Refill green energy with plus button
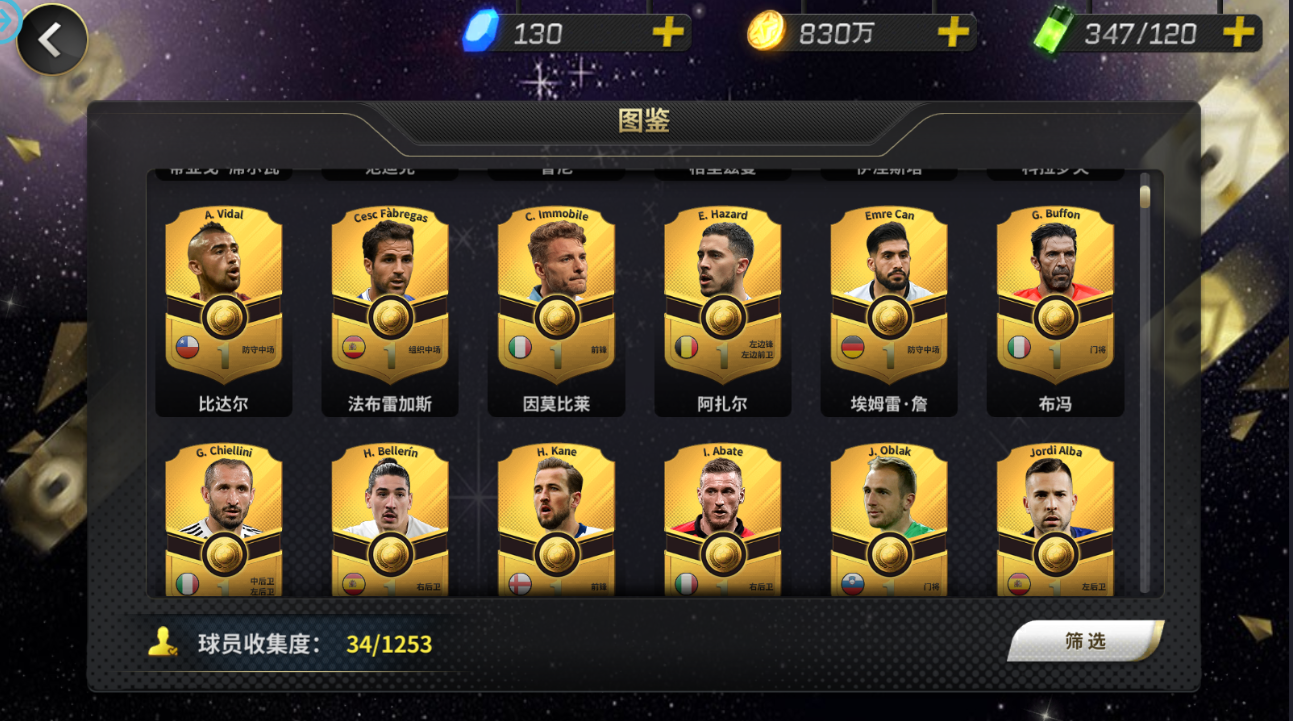Image resolution: width=1293 pixels, height=721 pixels. (x=1238, y=33)
